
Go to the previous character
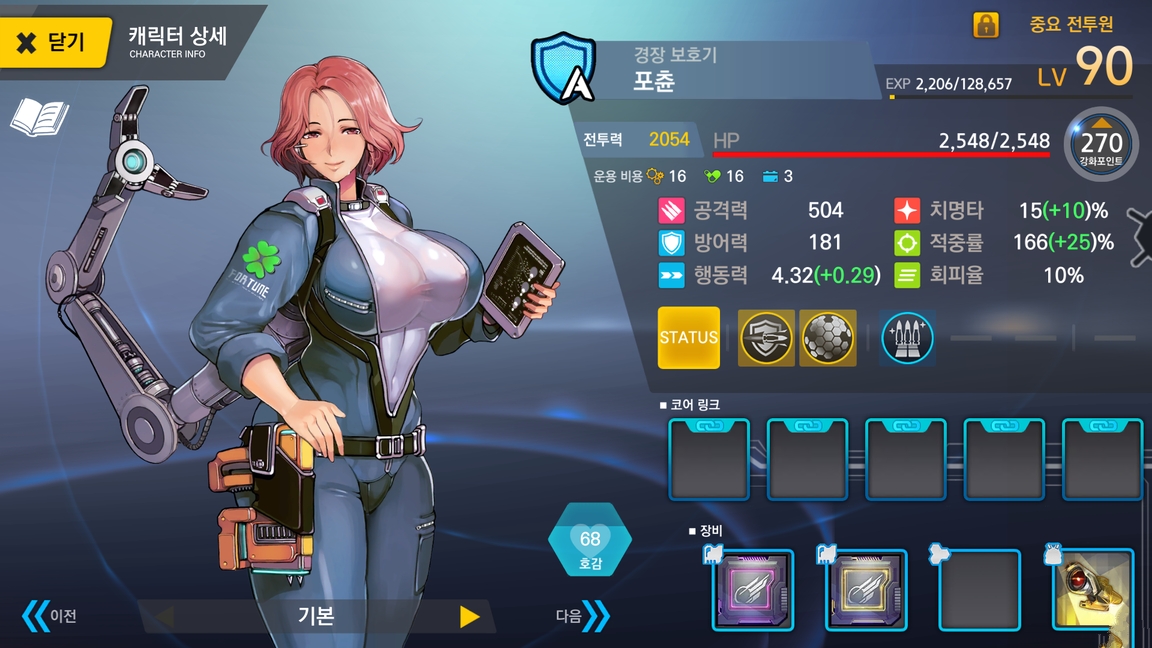(x=50, y=615)
